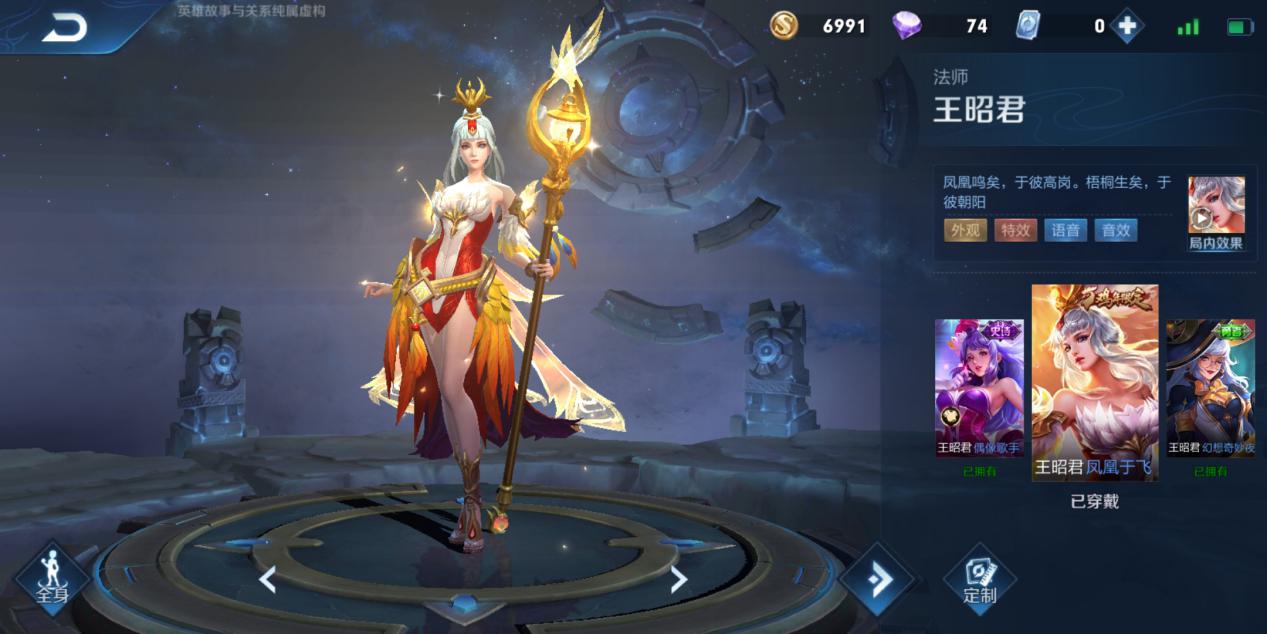
Task: Rotate to previous hero with left arrow
Action: (267, 579)
